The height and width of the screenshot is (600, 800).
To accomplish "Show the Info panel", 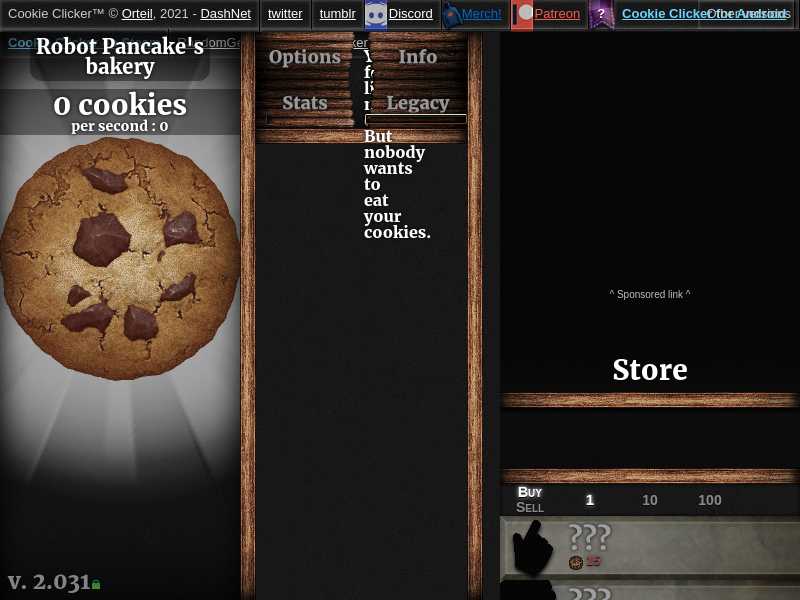I will click(418, 57).
